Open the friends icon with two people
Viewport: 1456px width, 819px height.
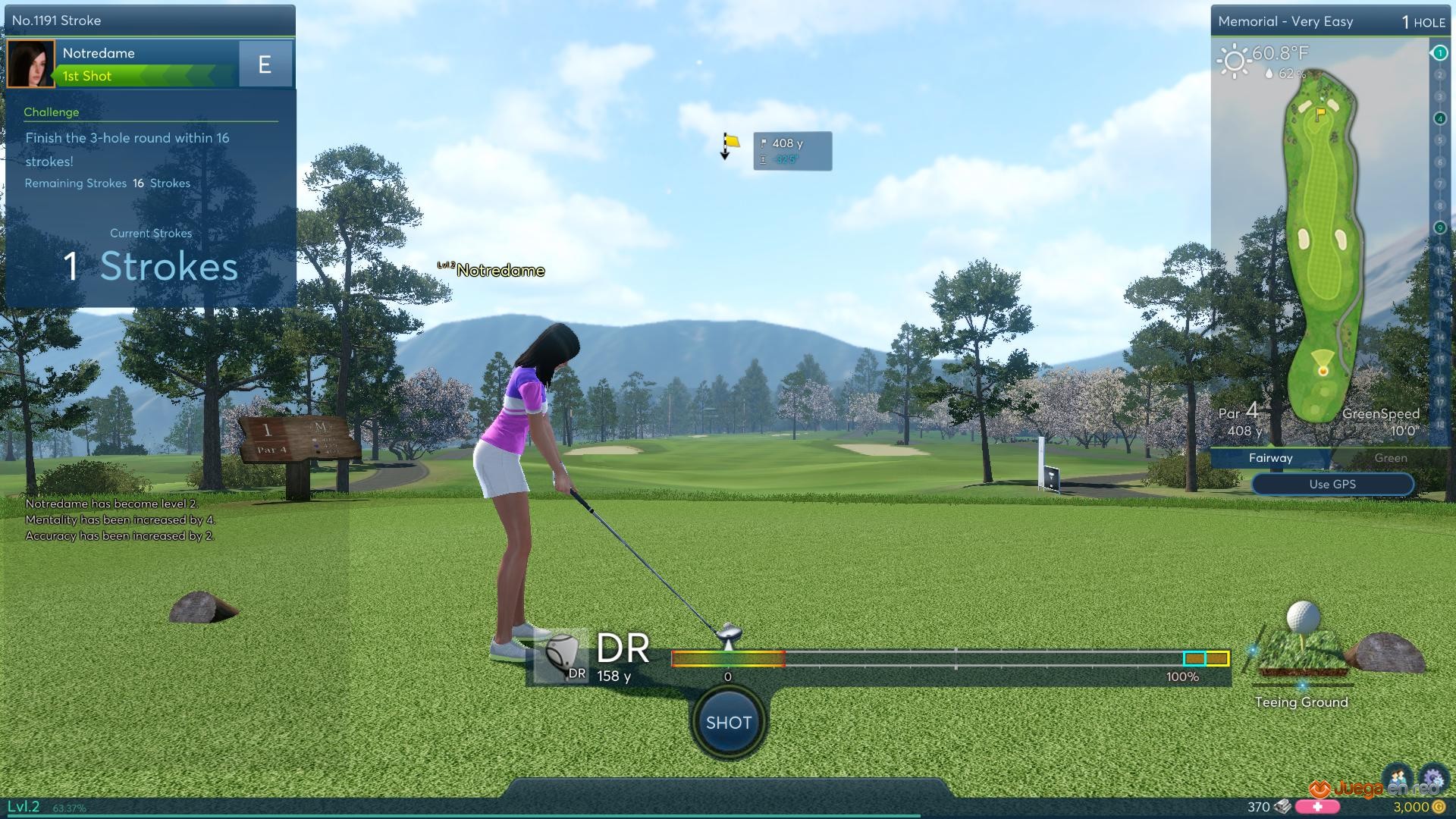1397,778
